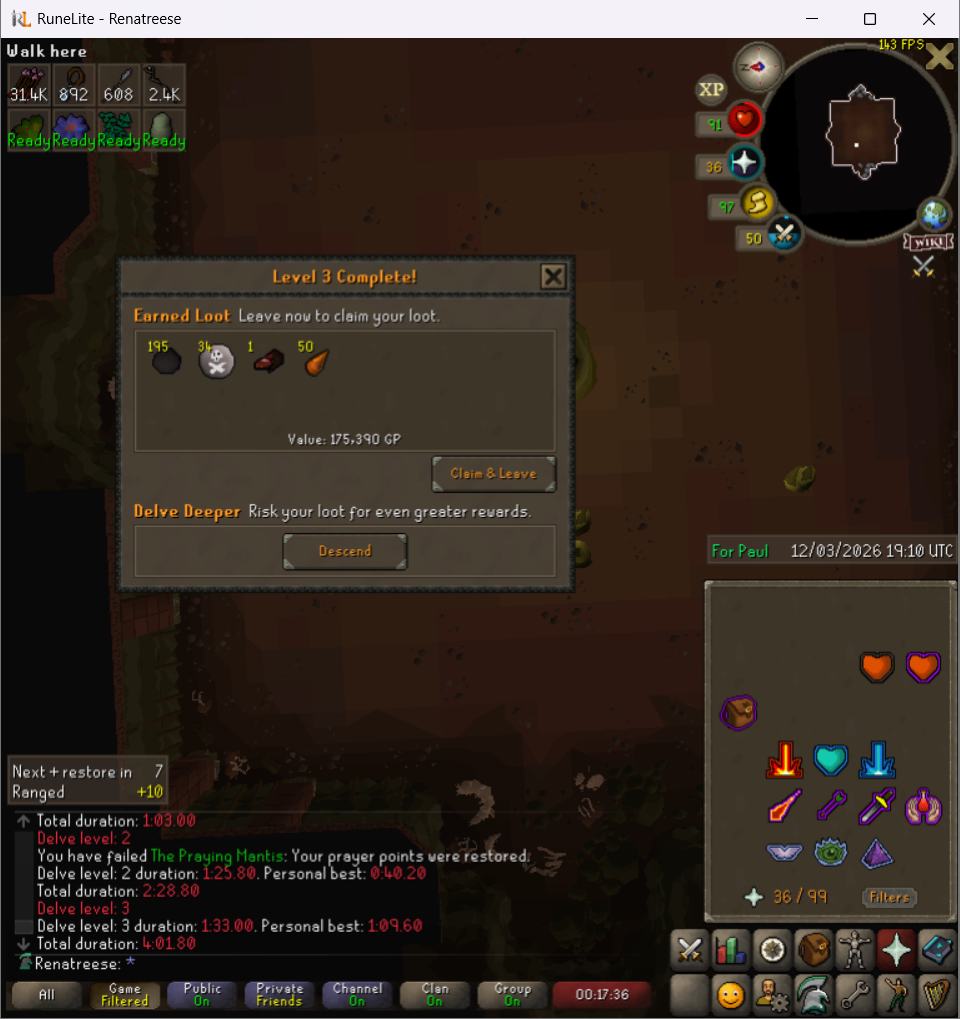Switch to the Inventory backpack tab
The width and height of the screenshot is (960, 1019).
[814, 949]
